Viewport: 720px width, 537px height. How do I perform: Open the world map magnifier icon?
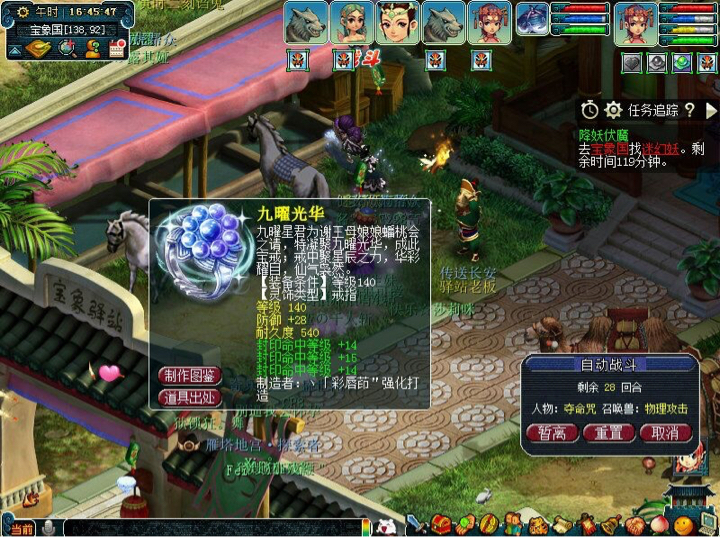(x=67, y=48)
